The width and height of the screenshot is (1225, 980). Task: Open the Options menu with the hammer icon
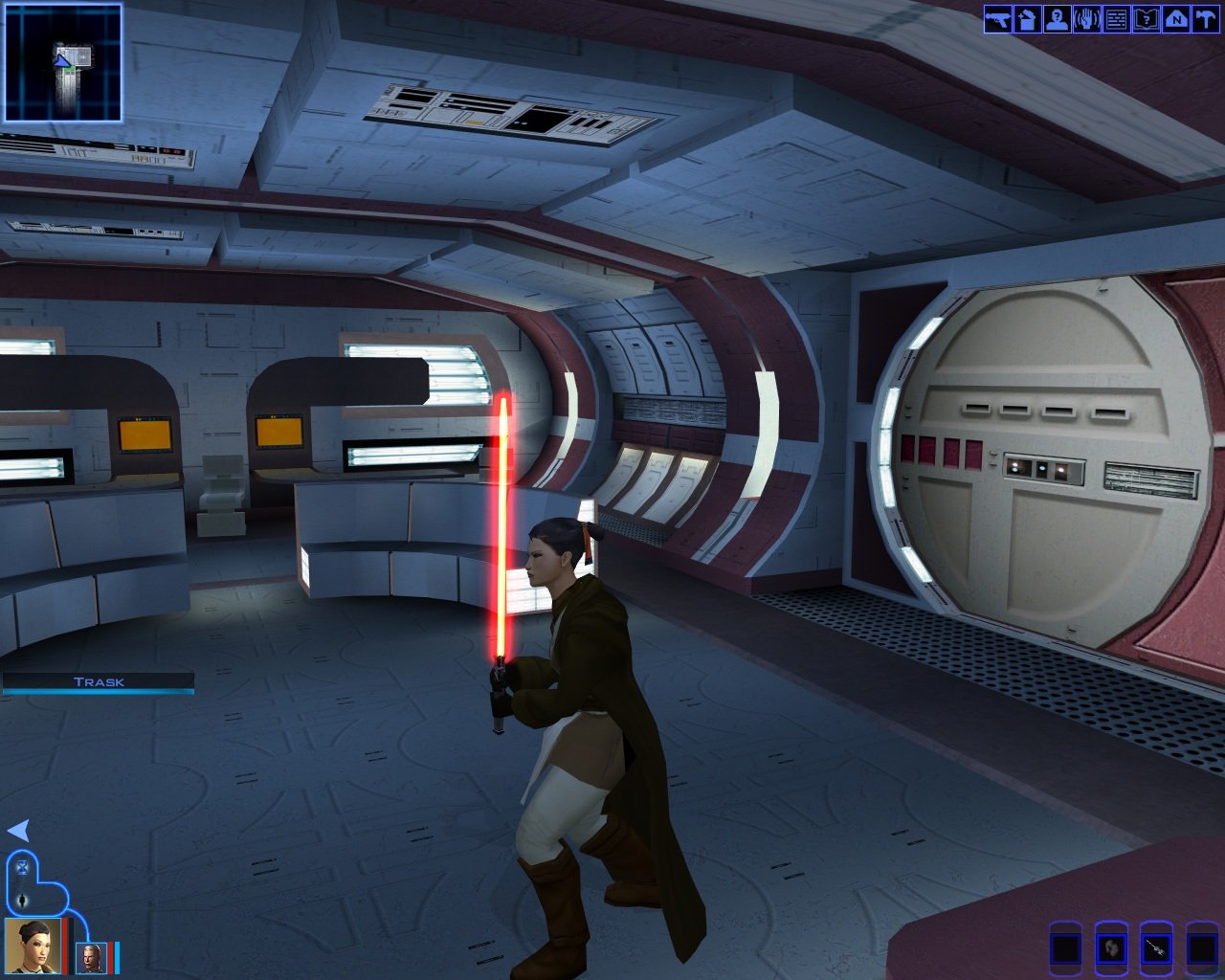click(1206, 19)
